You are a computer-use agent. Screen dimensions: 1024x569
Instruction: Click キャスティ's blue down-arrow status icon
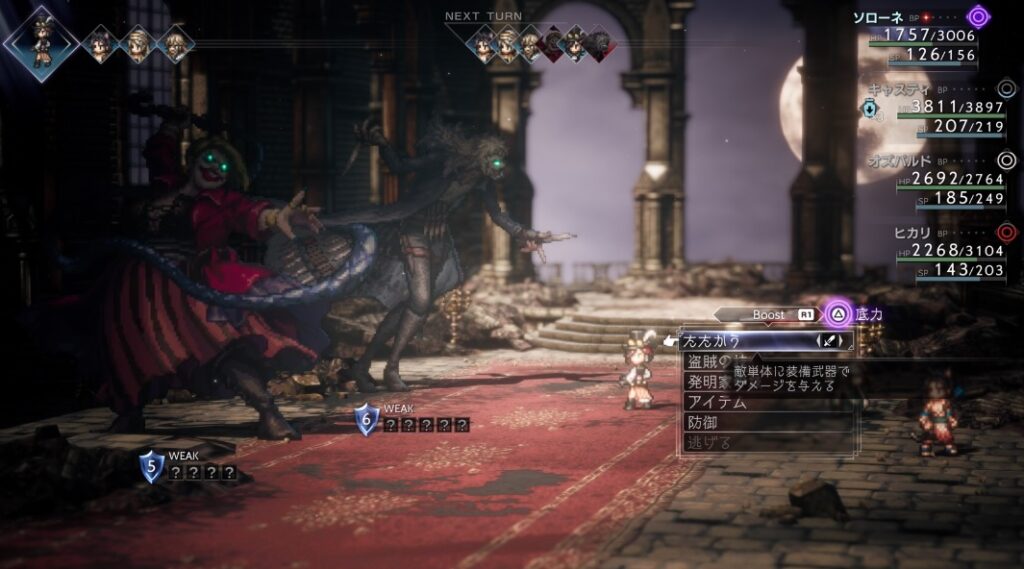click(870, 109)
